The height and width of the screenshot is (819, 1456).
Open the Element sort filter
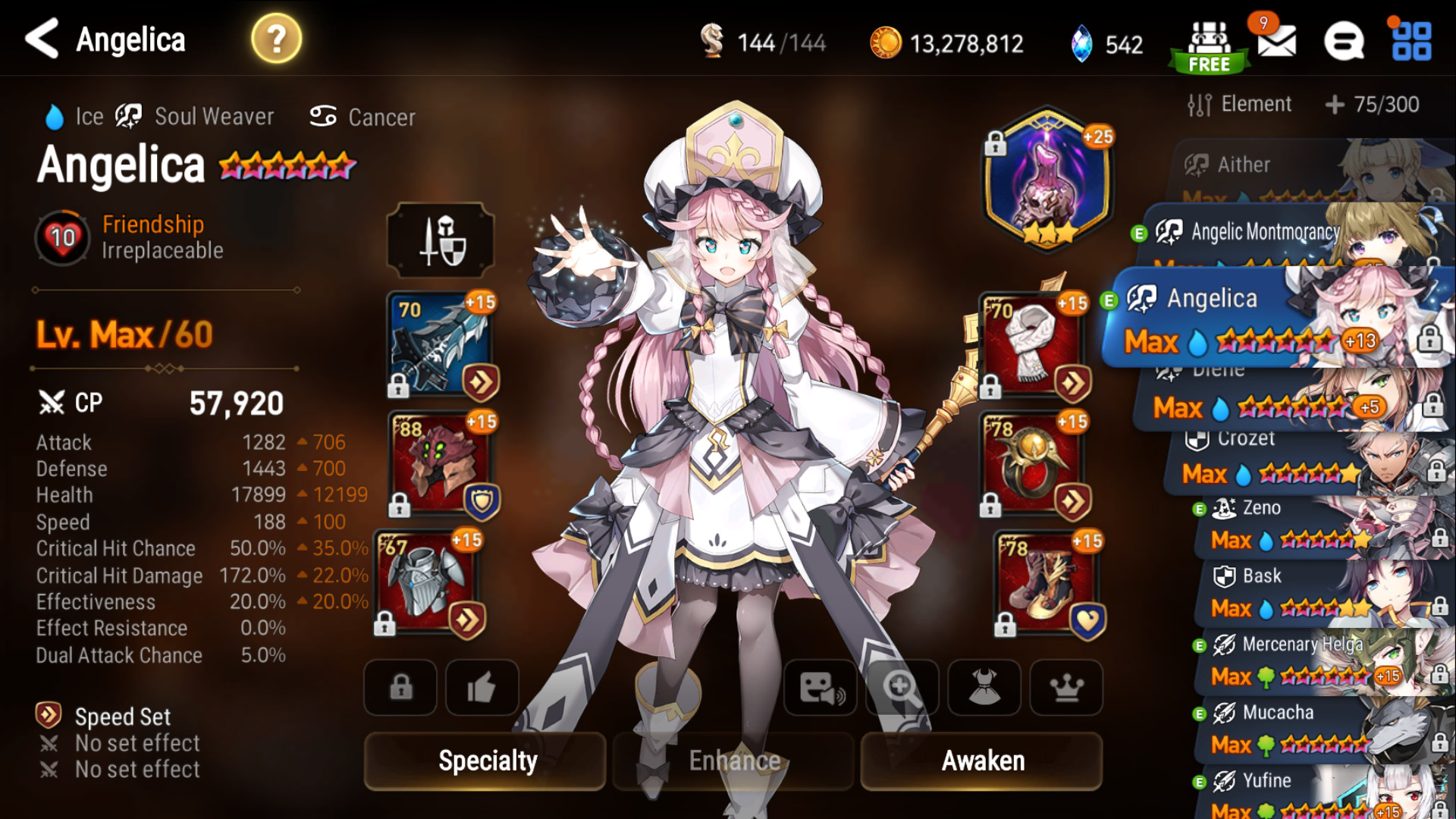click(1240, 105)
